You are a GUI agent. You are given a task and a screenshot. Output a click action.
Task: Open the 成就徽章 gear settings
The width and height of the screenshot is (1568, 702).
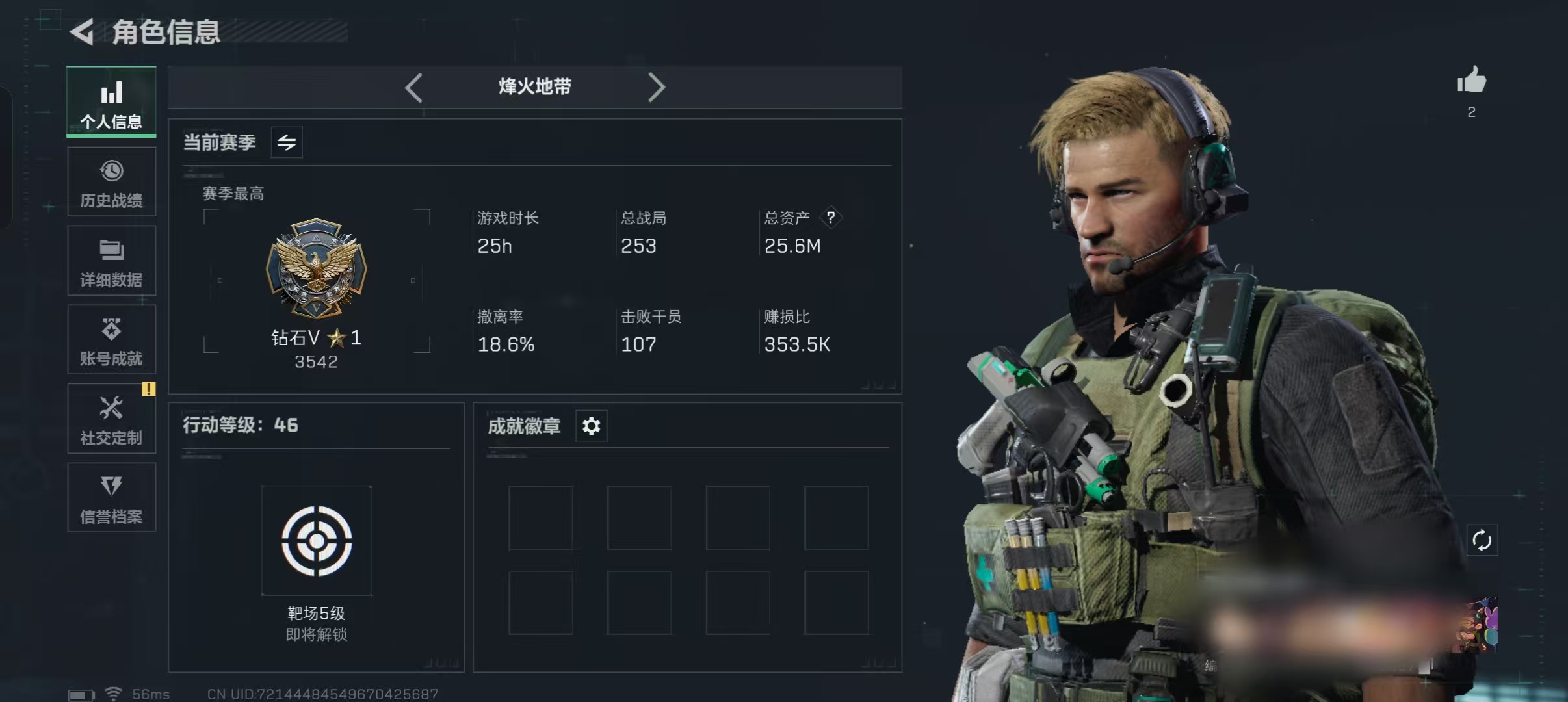coord(591,426)
